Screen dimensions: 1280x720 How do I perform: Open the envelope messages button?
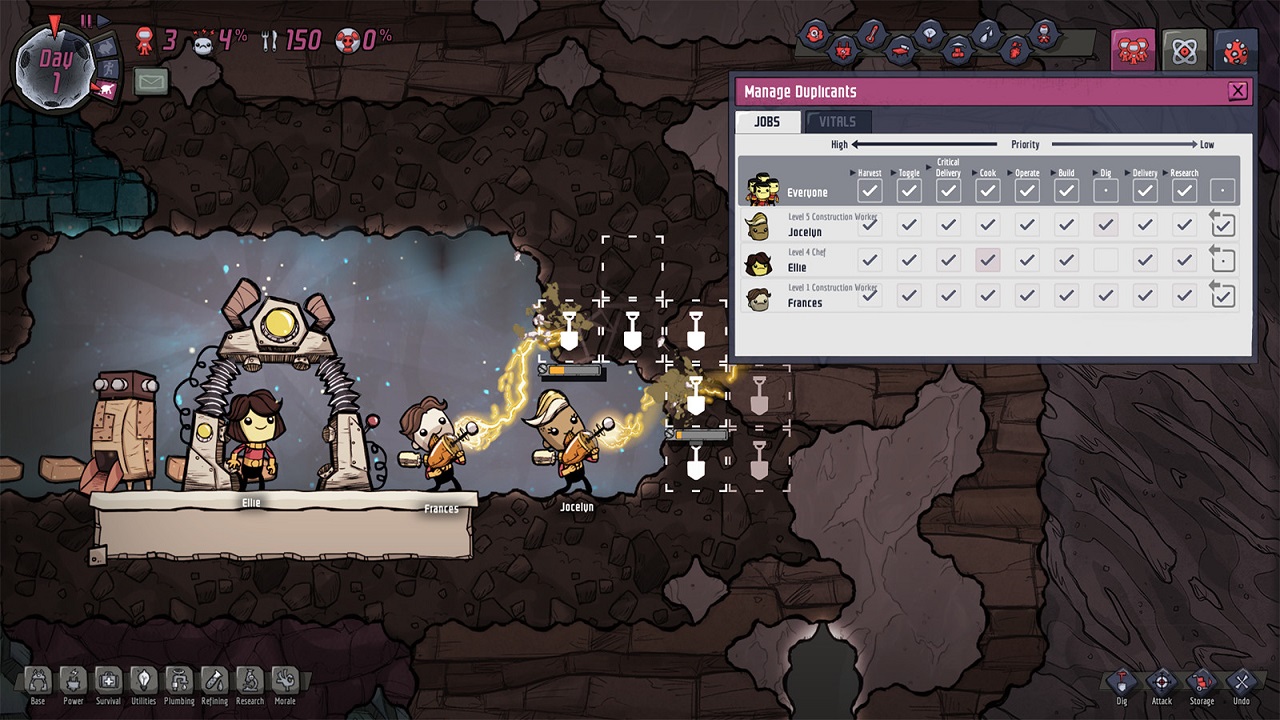tap(151, 81)
